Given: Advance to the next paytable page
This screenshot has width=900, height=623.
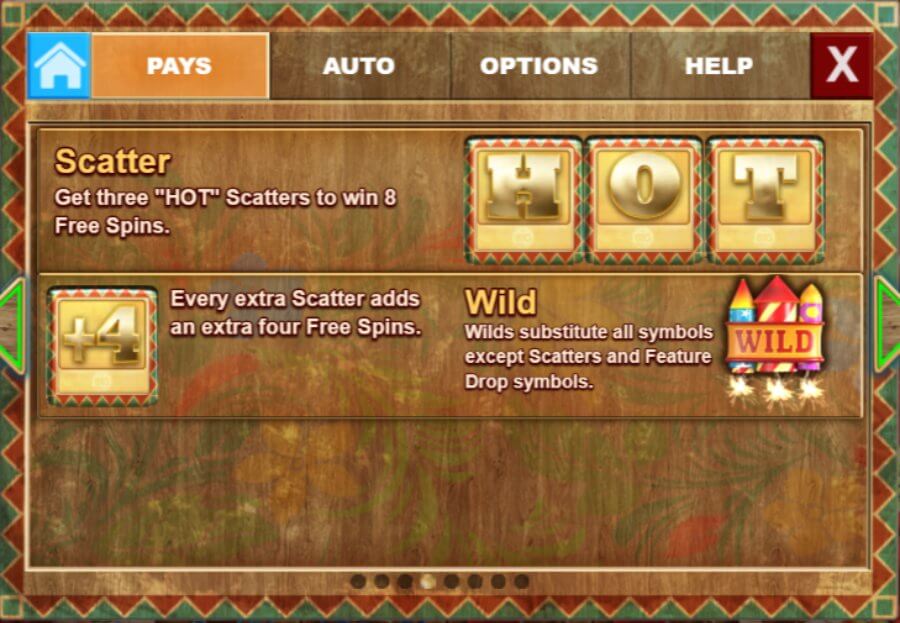Looking at the screenshot, I should point(887,326).
